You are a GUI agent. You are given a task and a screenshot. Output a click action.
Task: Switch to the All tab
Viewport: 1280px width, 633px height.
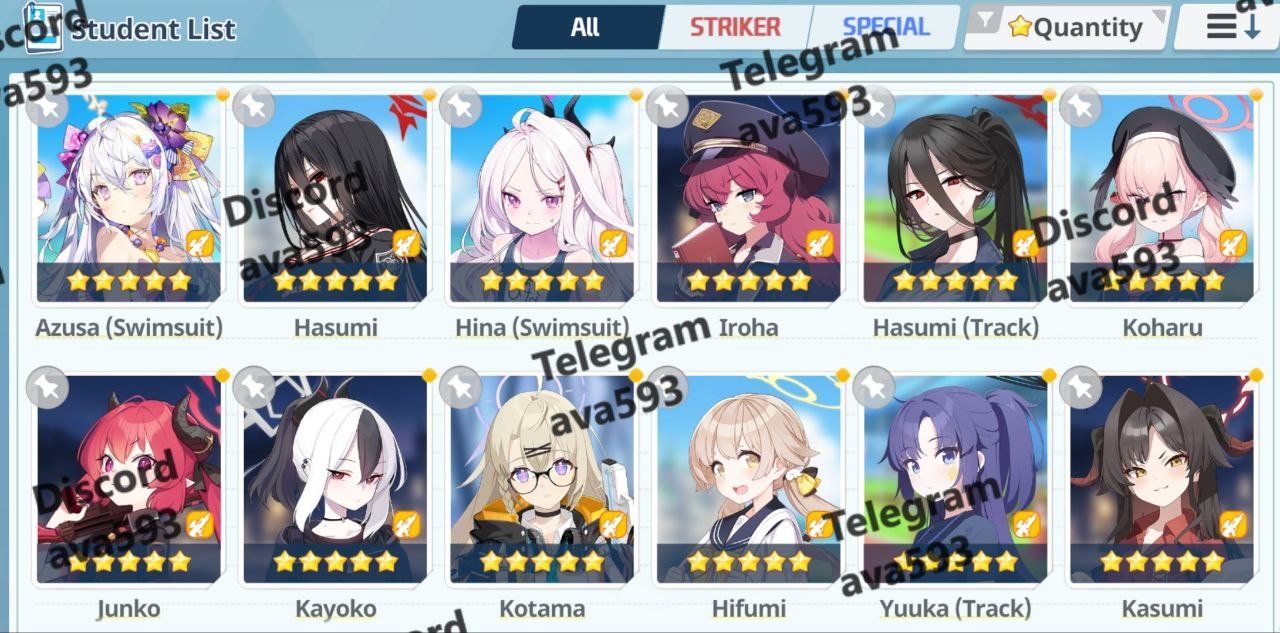(585, 27)
